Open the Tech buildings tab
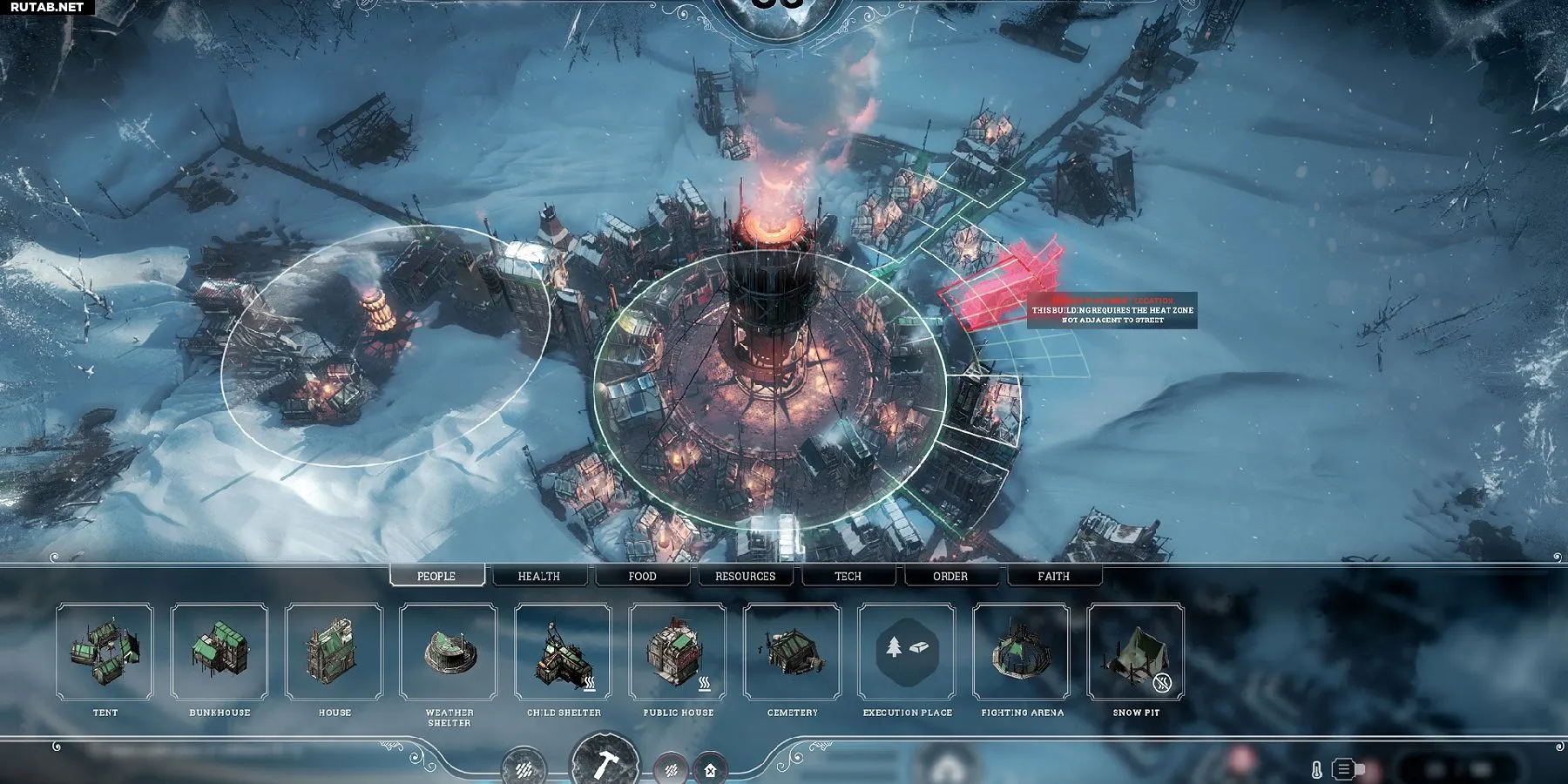This screenshot has width=1568, height=784. [848, 576]
